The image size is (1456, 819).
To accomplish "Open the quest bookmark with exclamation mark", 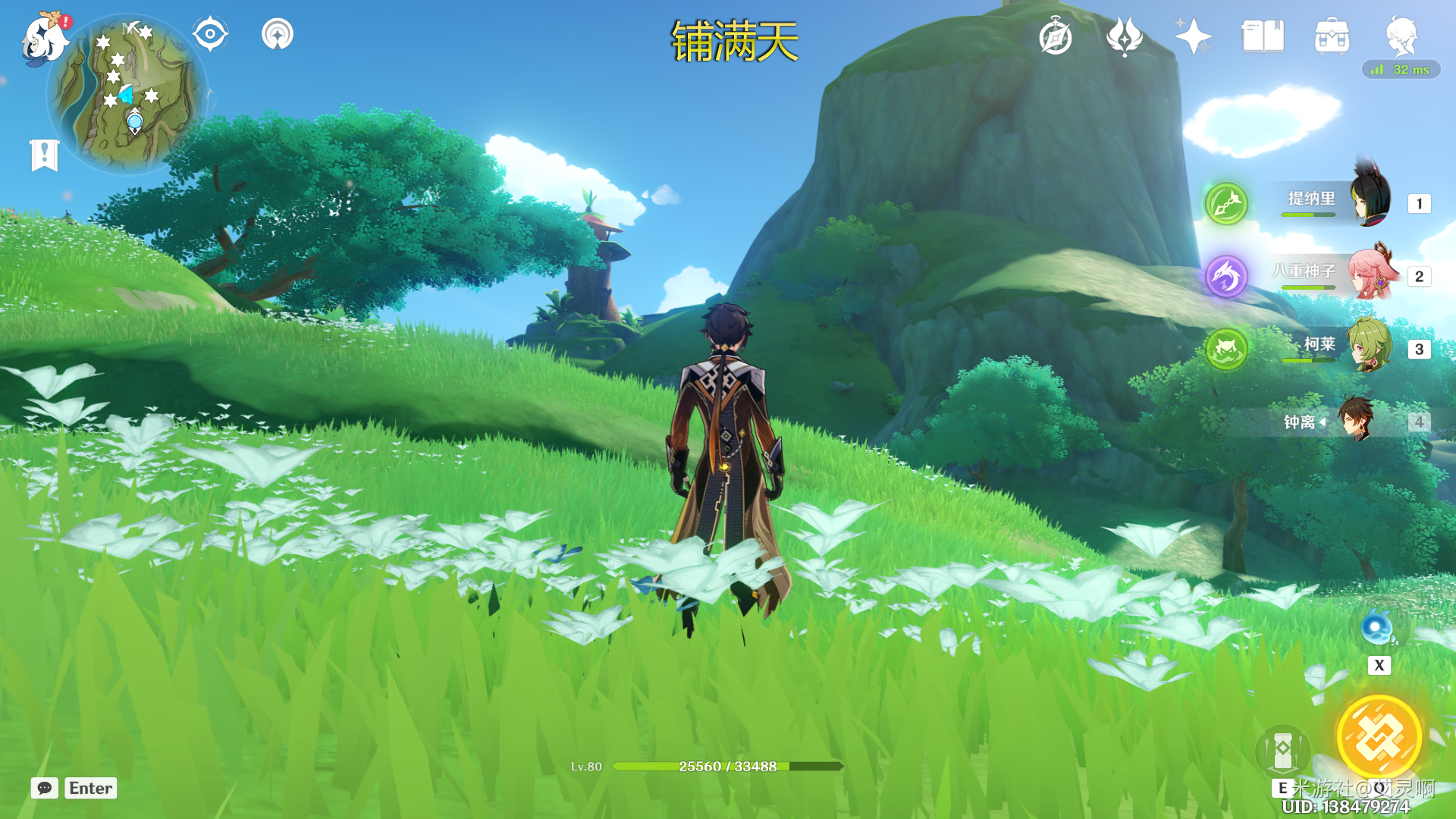I will pyautogui.click(x=45, y=155).
